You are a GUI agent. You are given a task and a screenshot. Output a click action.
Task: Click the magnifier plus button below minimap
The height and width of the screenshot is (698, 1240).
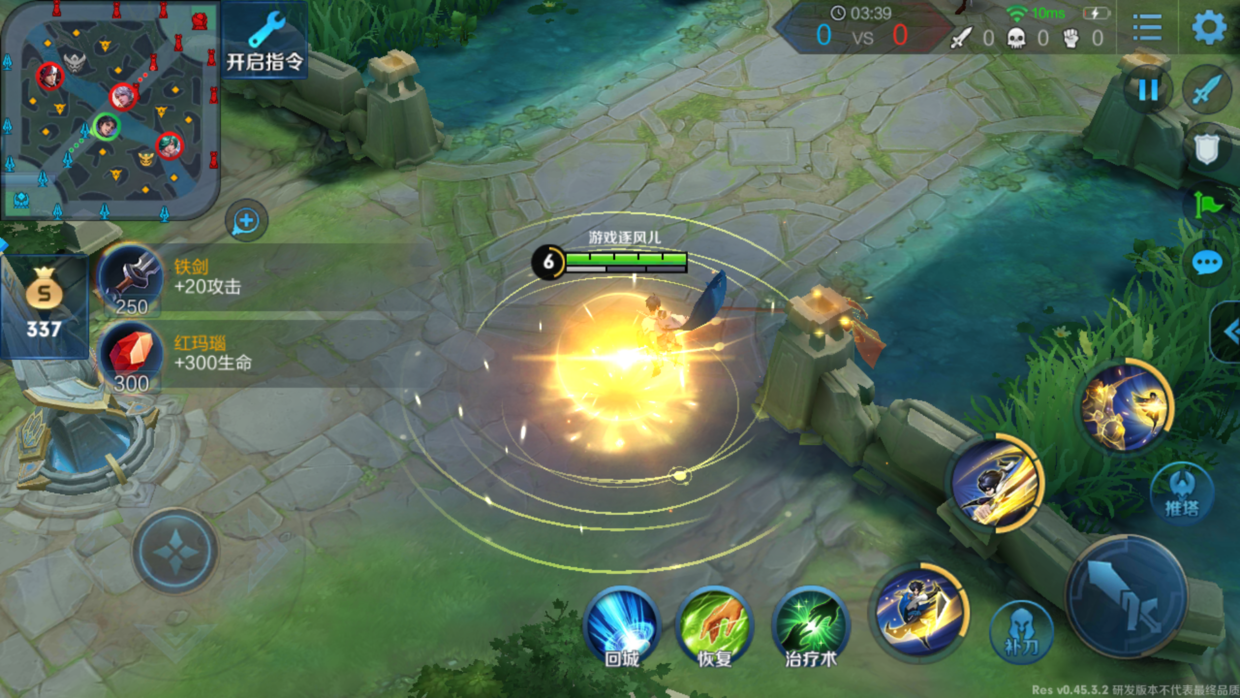pos(246,221)
